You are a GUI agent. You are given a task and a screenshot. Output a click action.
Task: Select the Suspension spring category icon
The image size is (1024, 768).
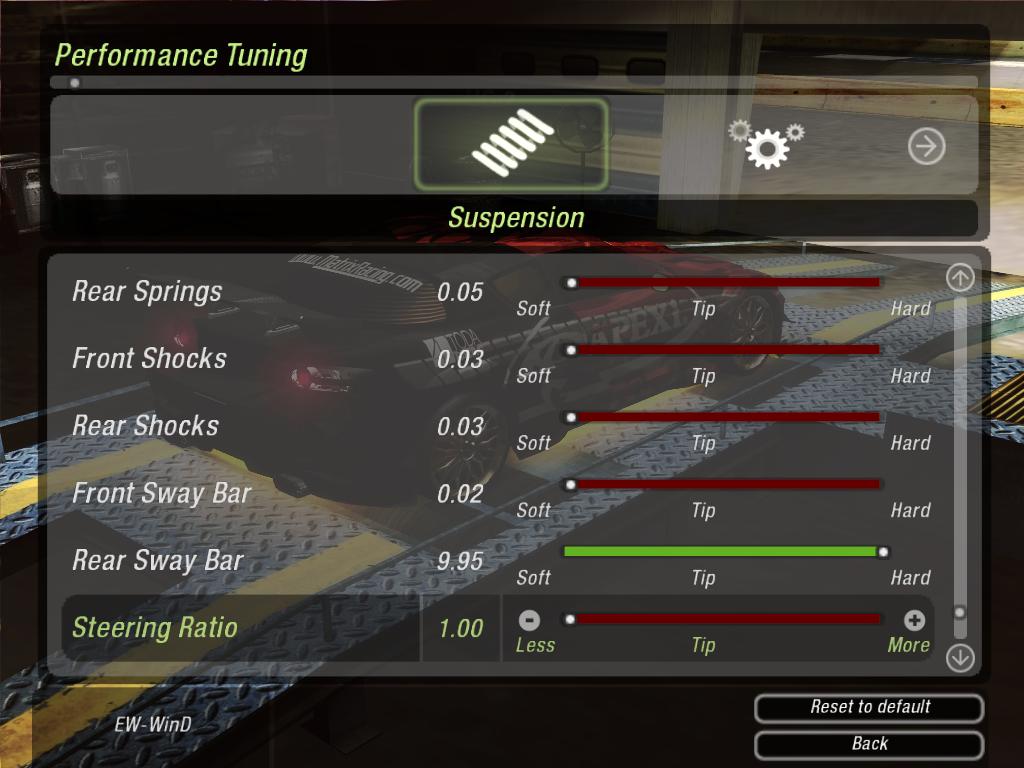511,145
